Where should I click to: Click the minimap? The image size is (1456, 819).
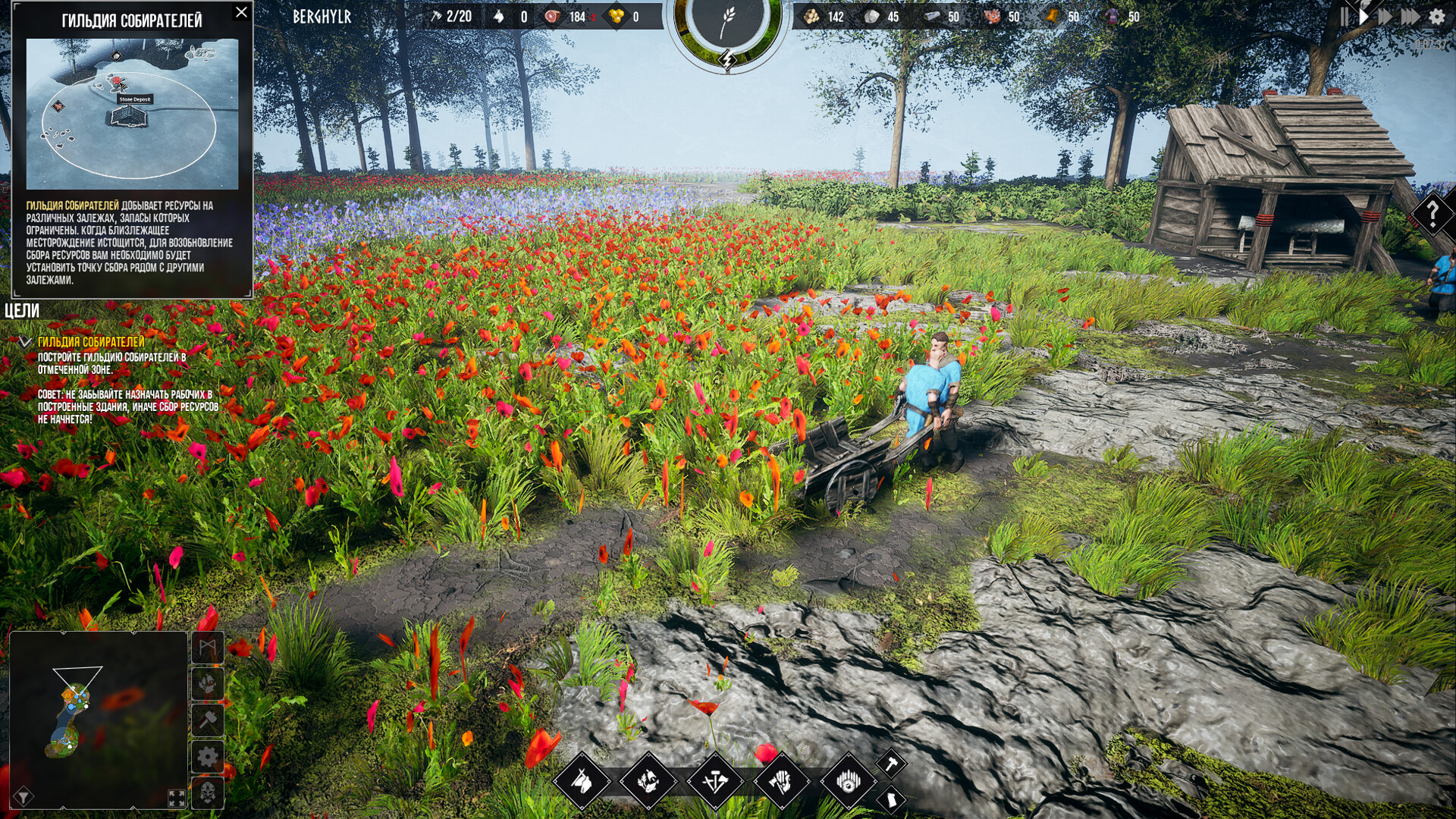pyautogui.click(x=99, y=719)
